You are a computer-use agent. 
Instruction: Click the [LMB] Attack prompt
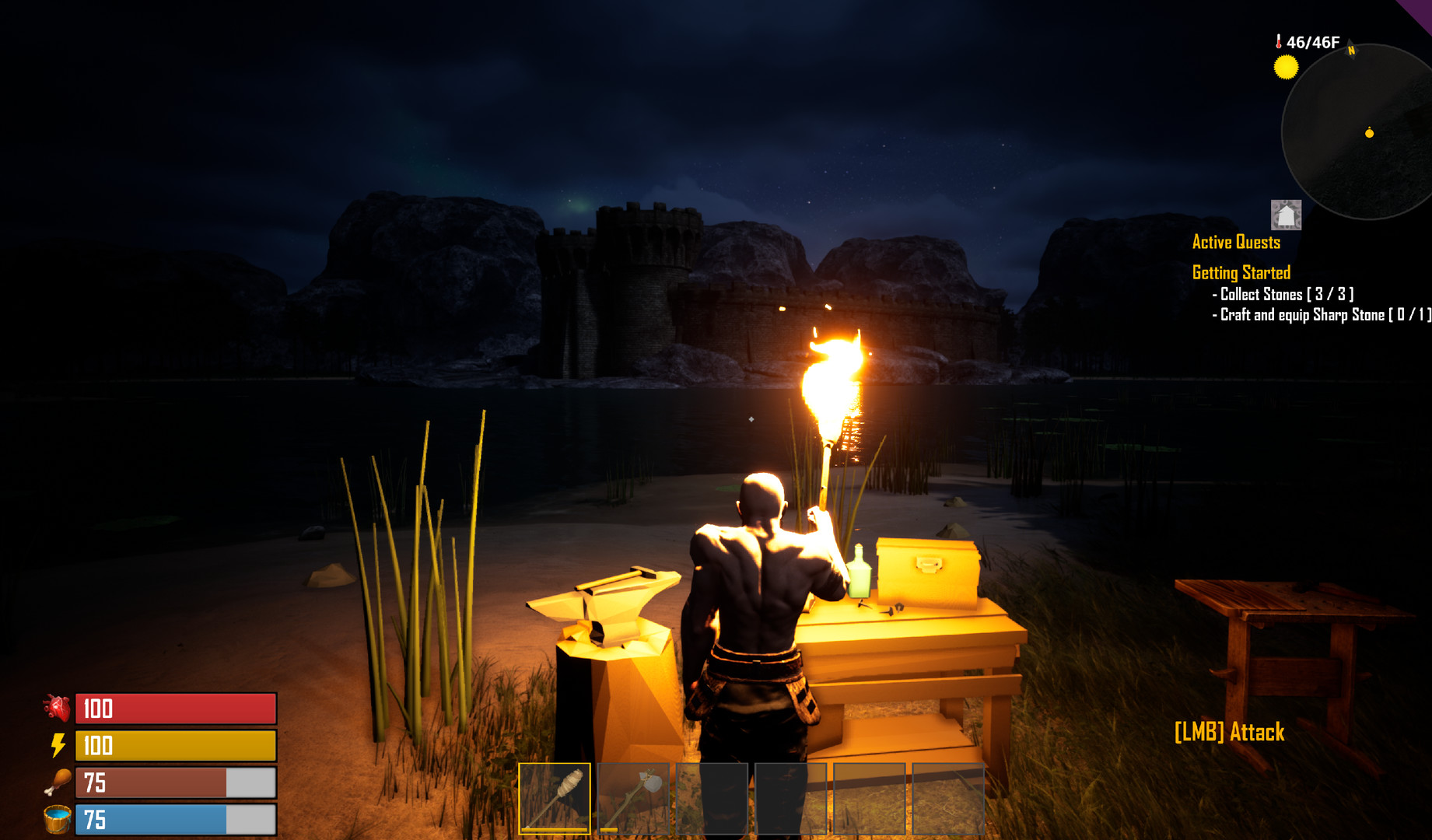(x=1228, y=732)
